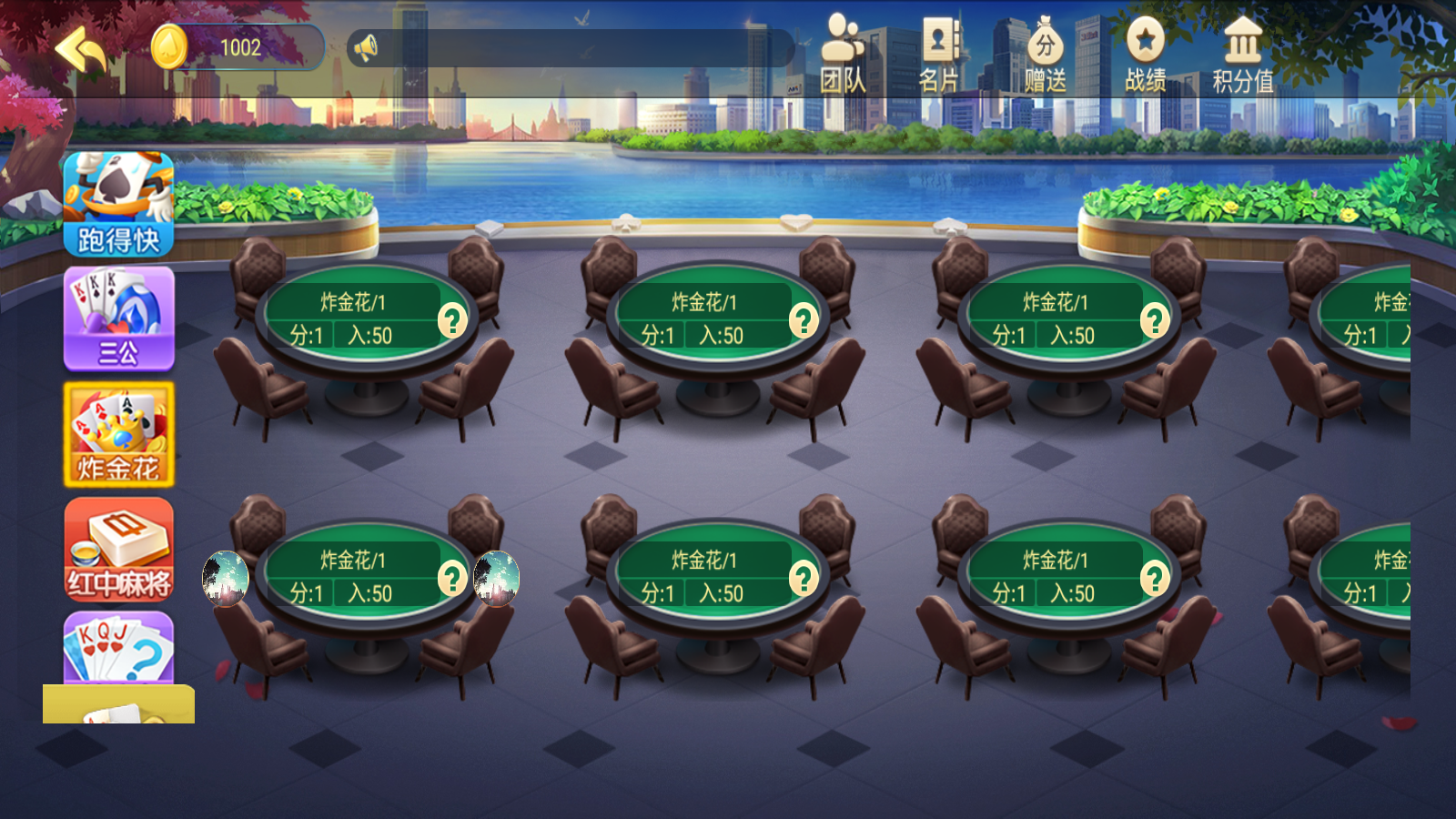This screenshot has width=1456, height=819.
Task: Select the 三公 game icon
Action: [118, 317]
